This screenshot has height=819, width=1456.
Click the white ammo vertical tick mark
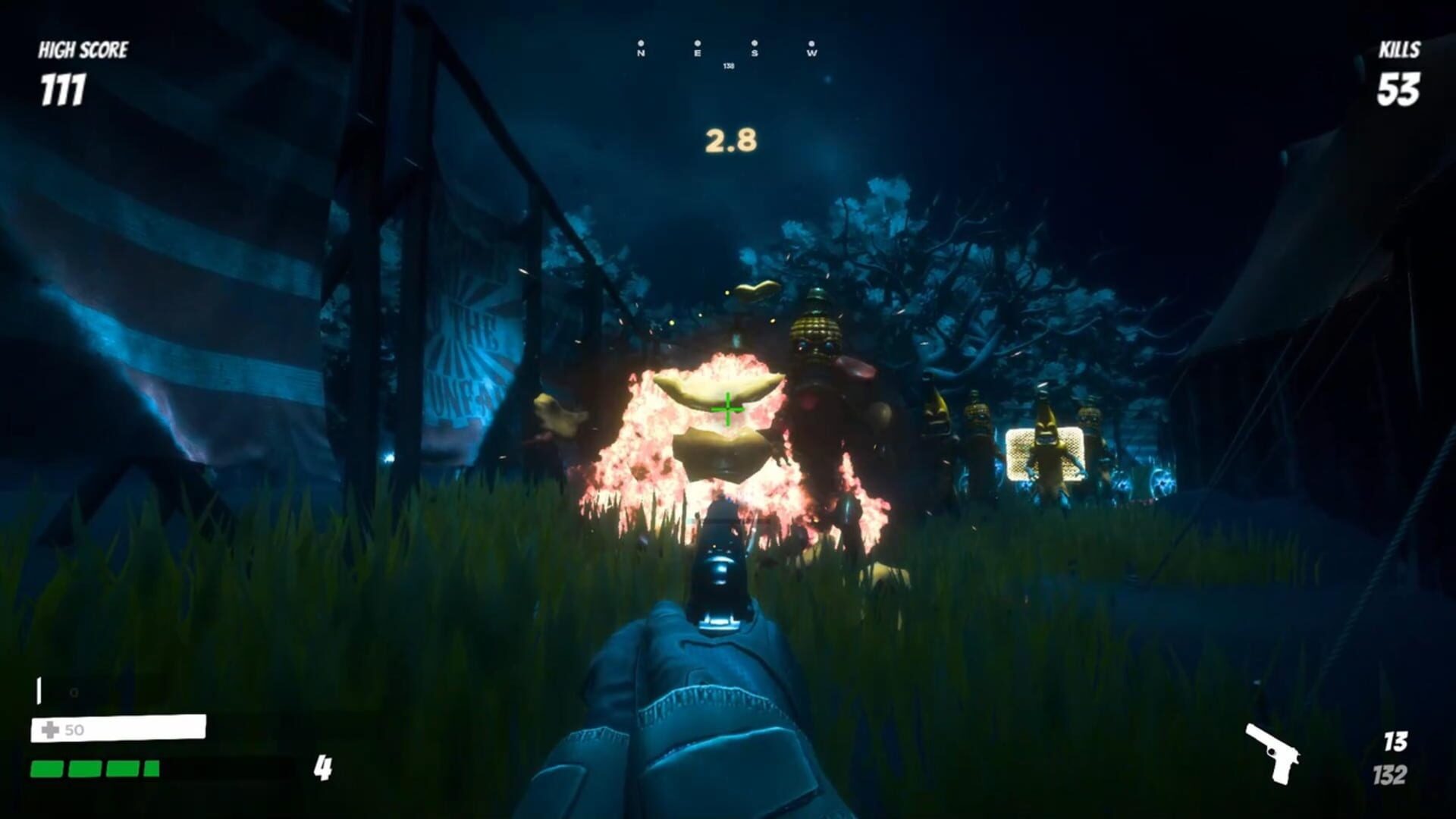click(39, 690)
